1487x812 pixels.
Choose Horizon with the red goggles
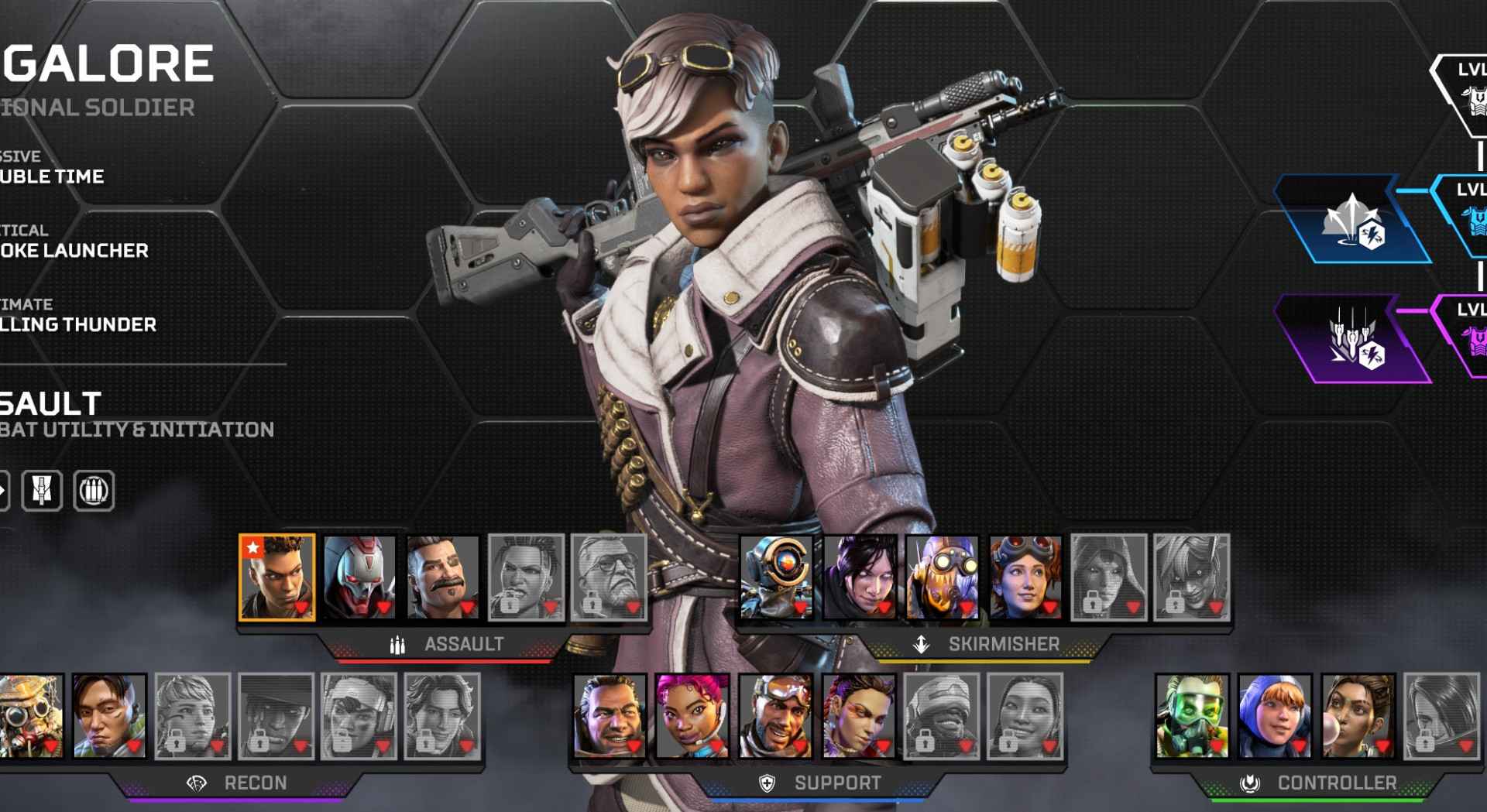click(1025, 577)
